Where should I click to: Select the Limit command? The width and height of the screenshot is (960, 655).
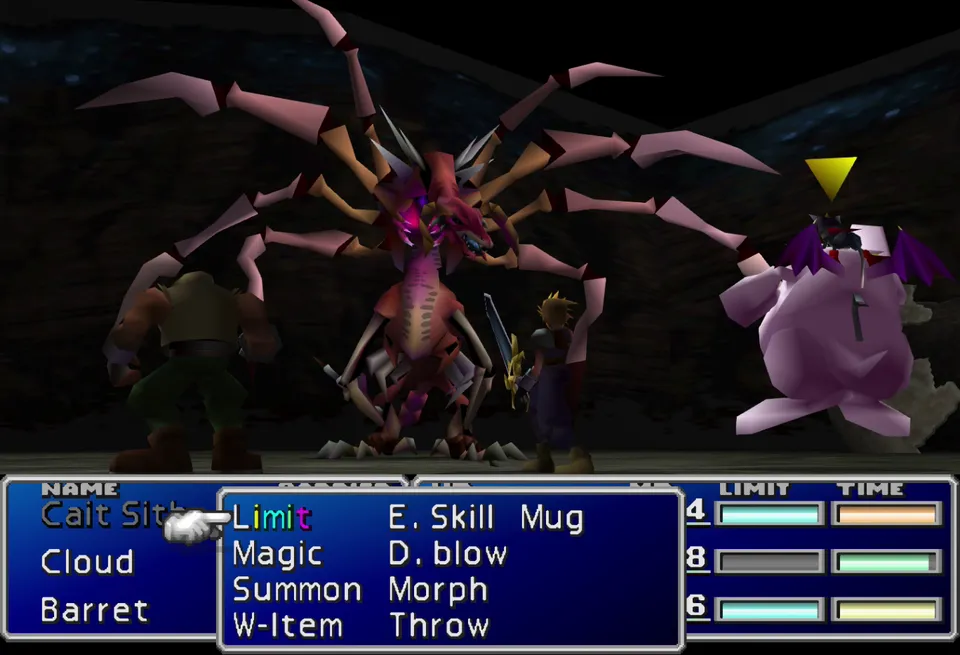tap(271, 517)
